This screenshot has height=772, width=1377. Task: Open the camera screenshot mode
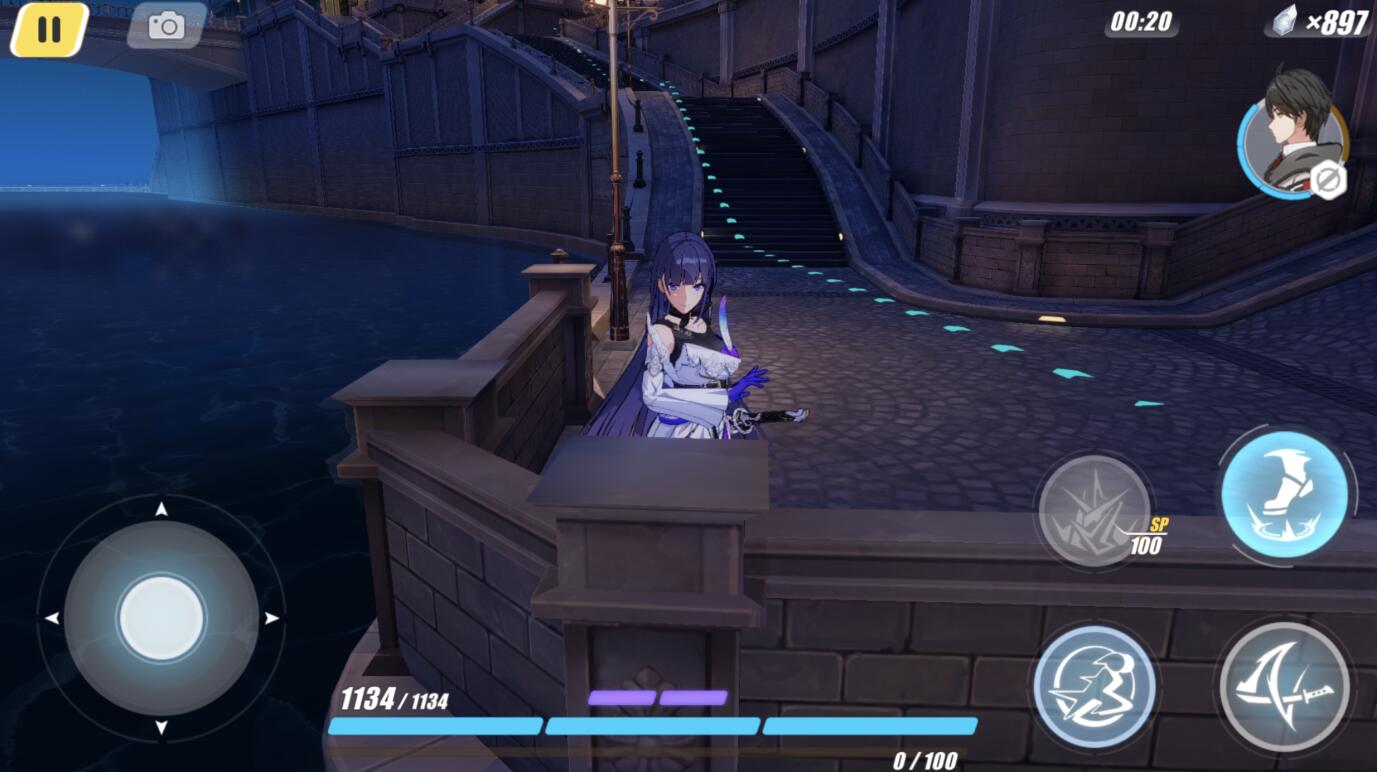coord(167,26)
